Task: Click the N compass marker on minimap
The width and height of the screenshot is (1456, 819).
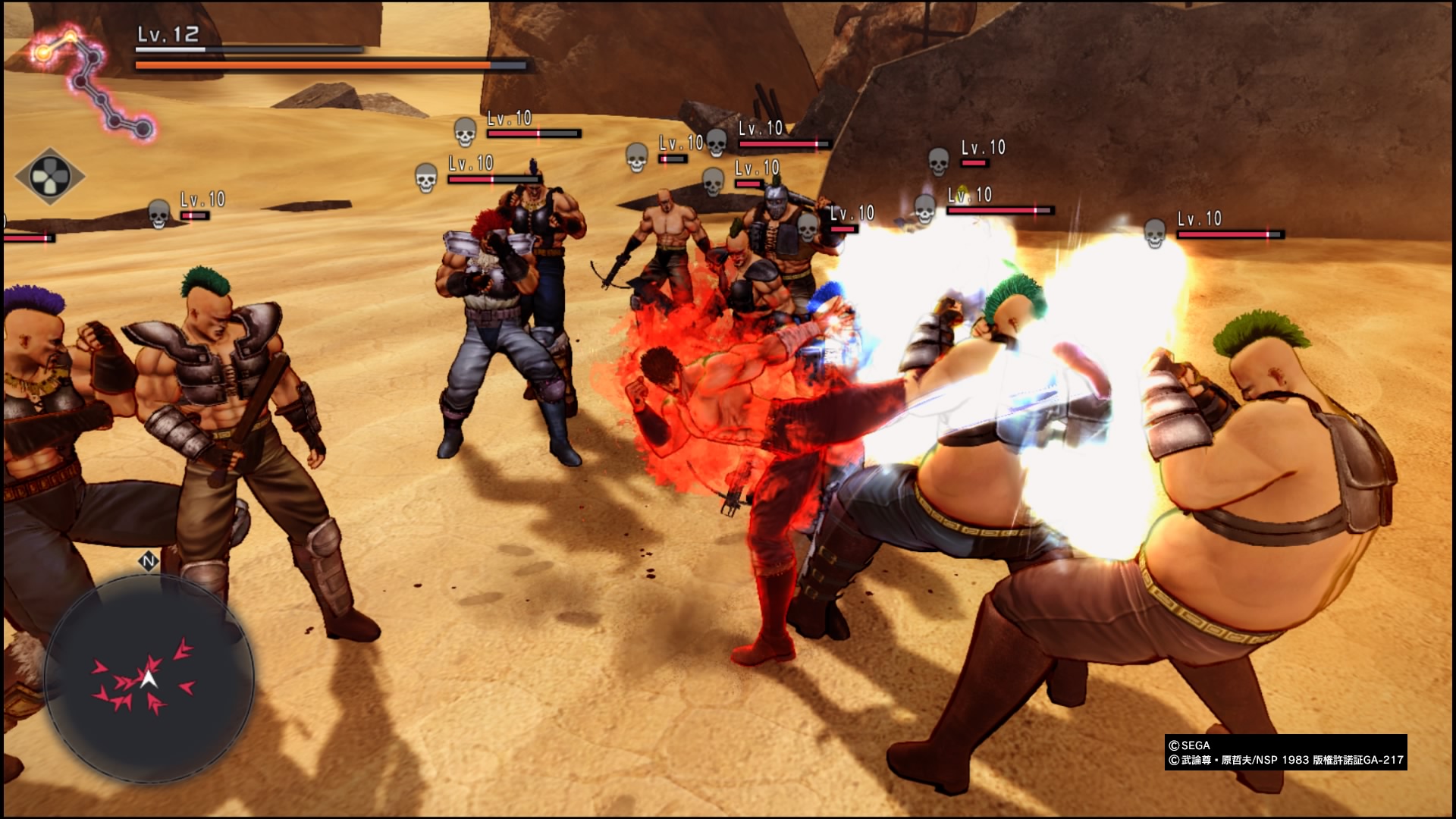Action: pyautogui.click(x=149, y=562)
